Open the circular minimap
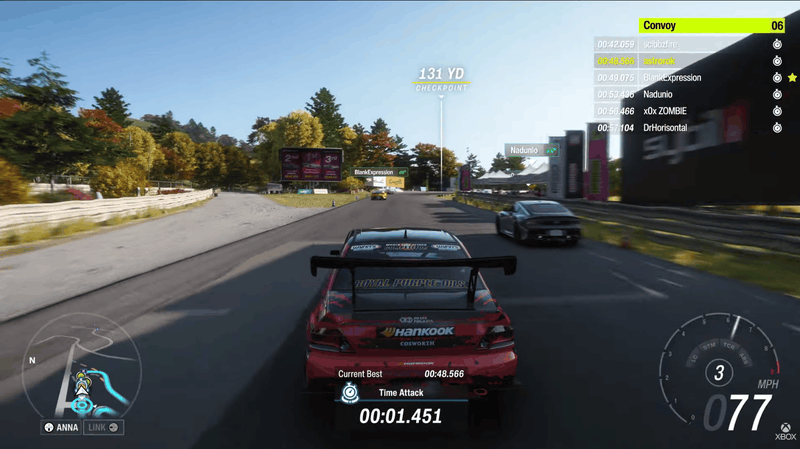The height and width of the screenshot is (449, 800). (x=82, y=367)
